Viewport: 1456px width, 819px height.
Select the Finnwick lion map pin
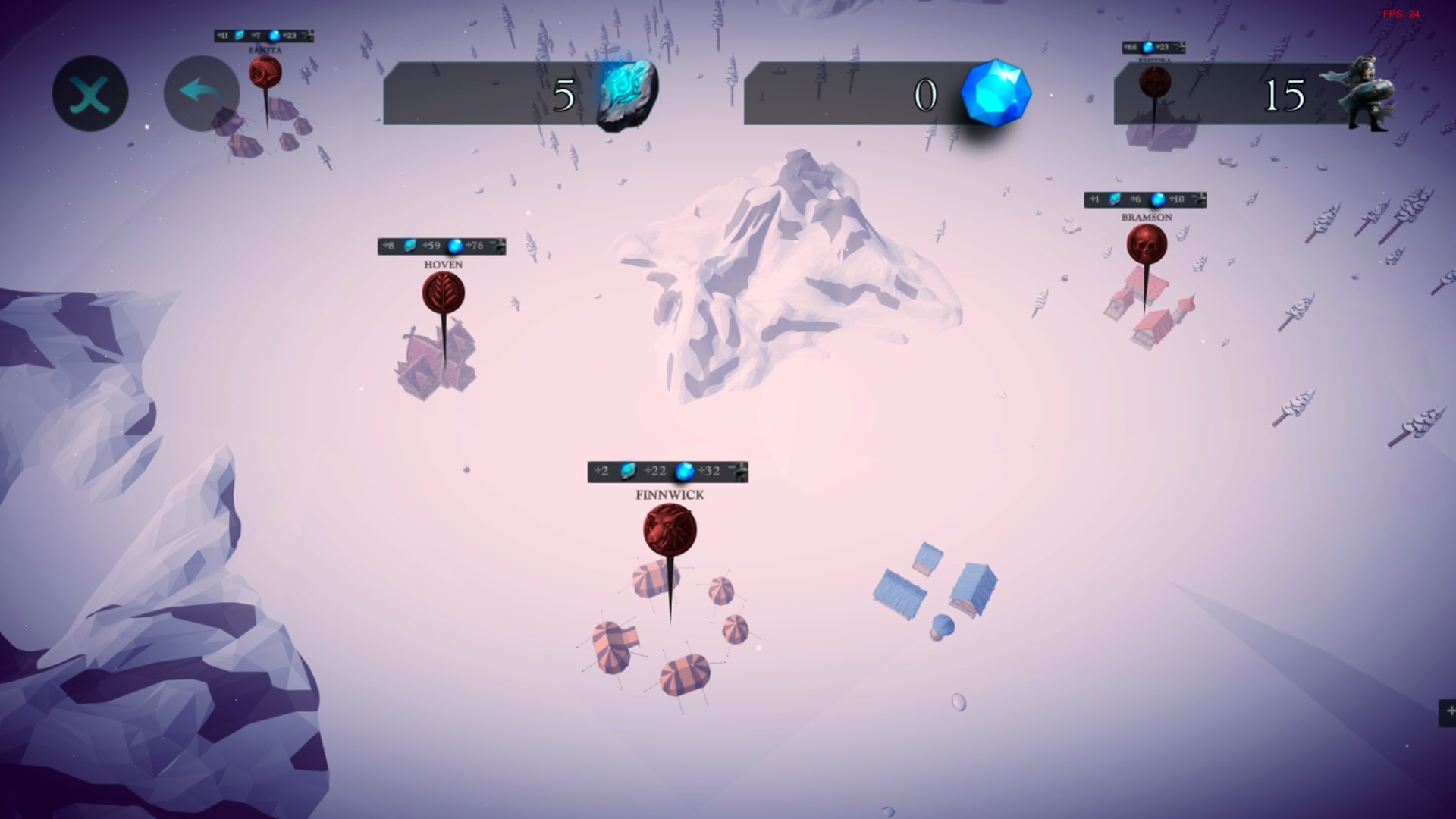click(x=670, y=530)
